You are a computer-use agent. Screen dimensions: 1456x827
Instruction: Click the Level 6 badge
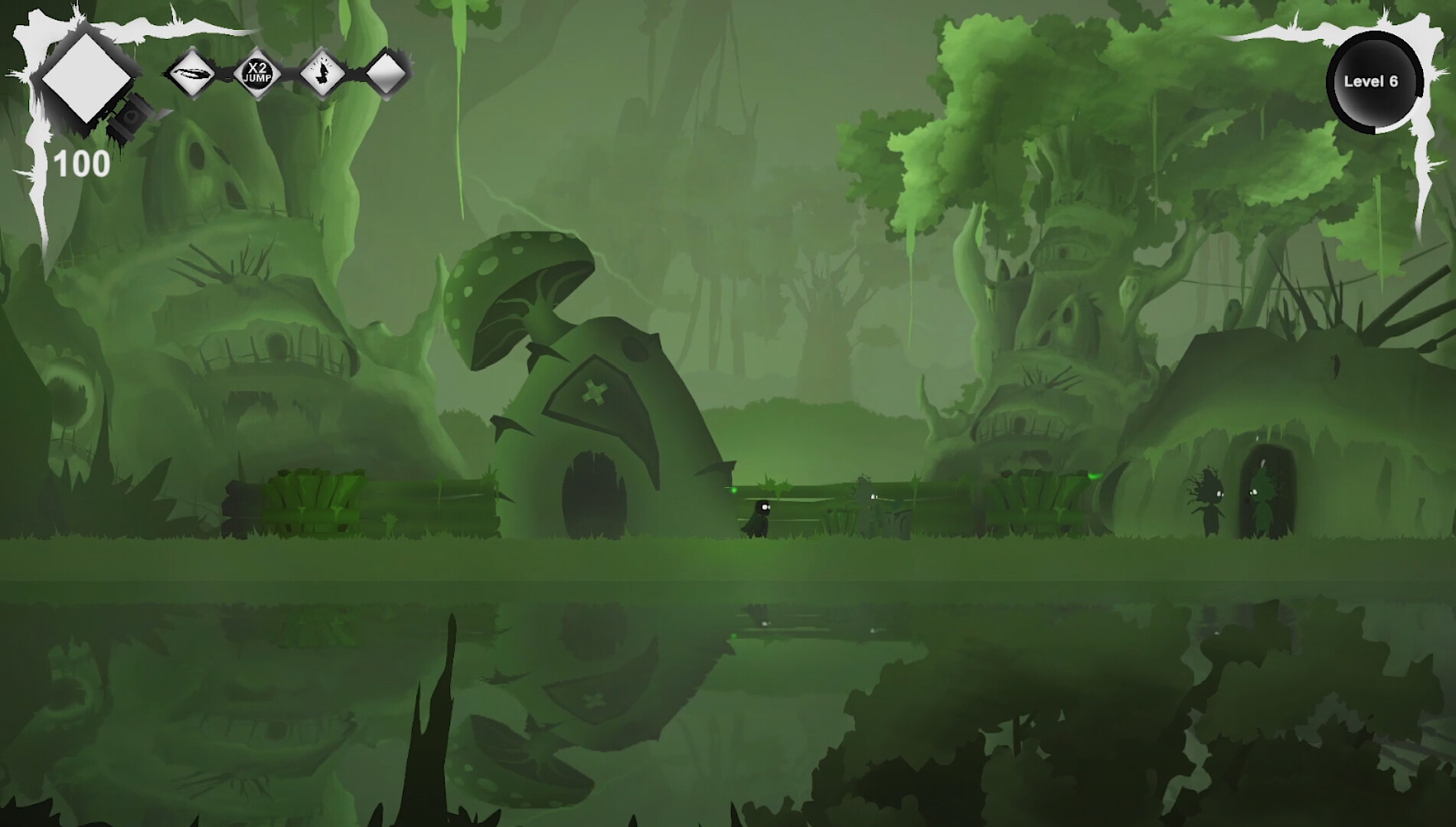tap(1373, 80)
